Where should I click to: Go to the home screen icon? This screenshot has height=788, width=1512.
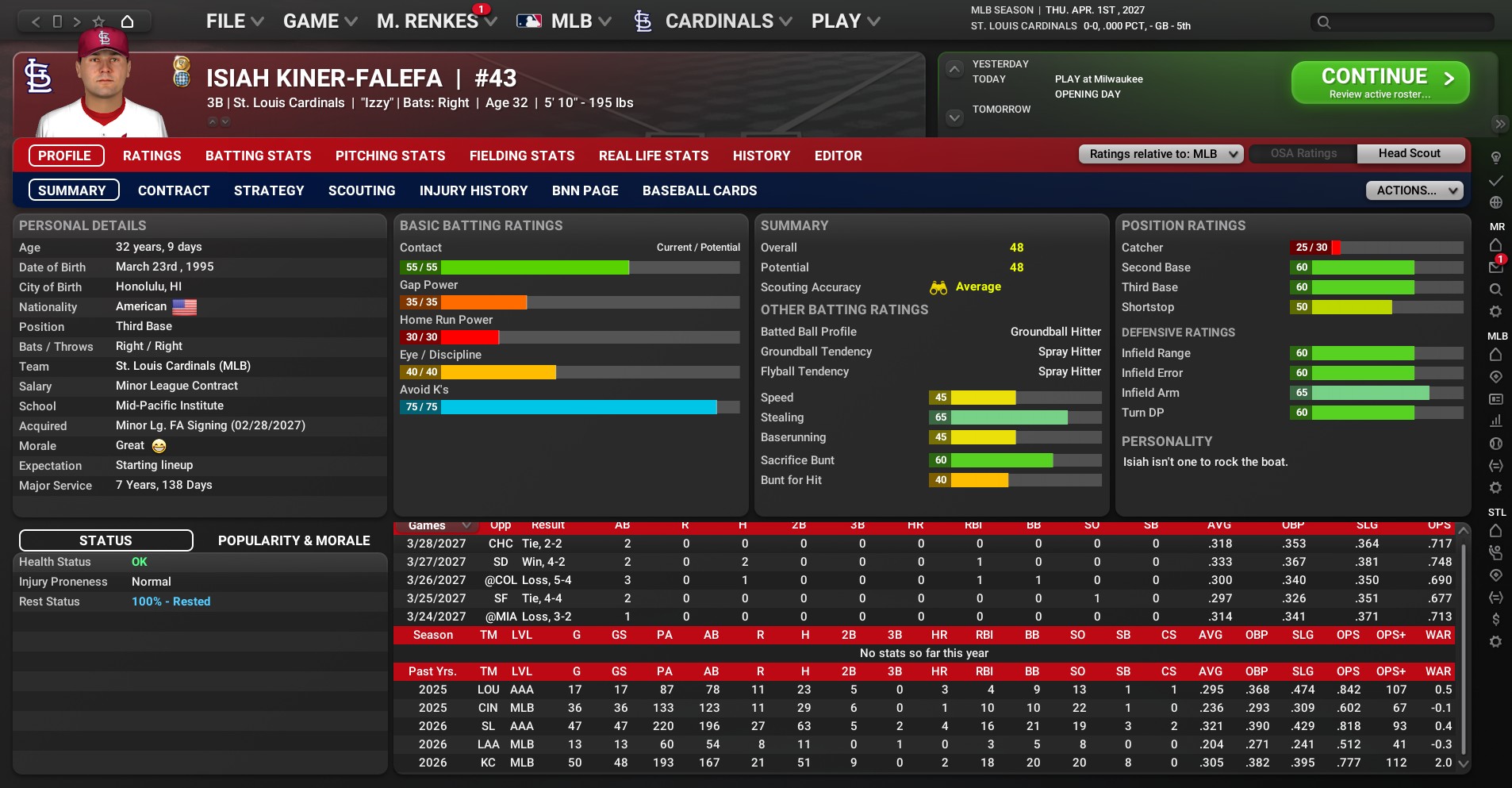tap(127, 21)
